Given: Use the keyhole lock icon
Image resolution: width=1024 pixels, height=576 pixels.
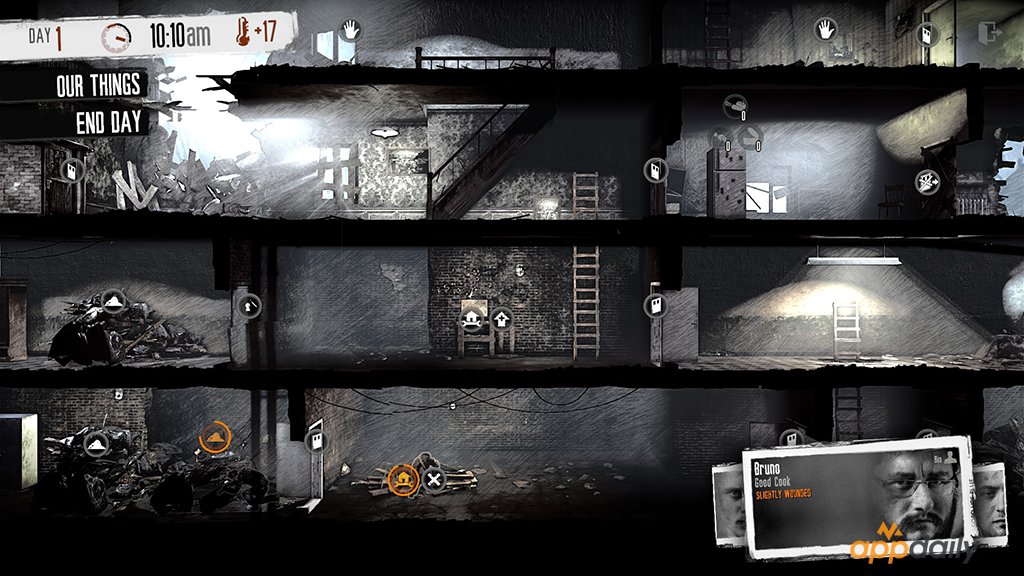Looking at the screenshot, I should coord(248,303).
